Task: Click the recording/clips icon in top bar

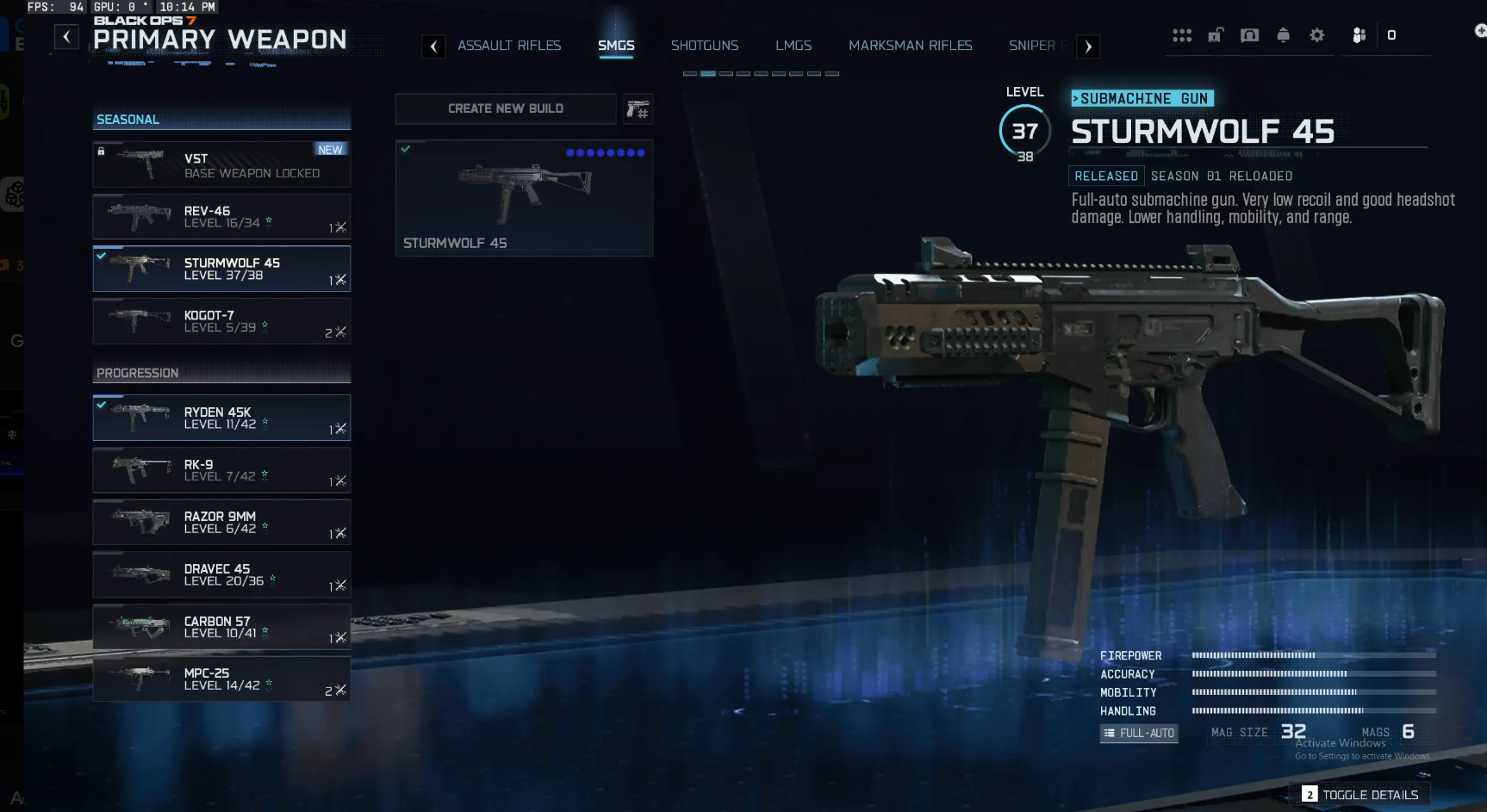Action: pyautogui.click(x=1249, y=35)
